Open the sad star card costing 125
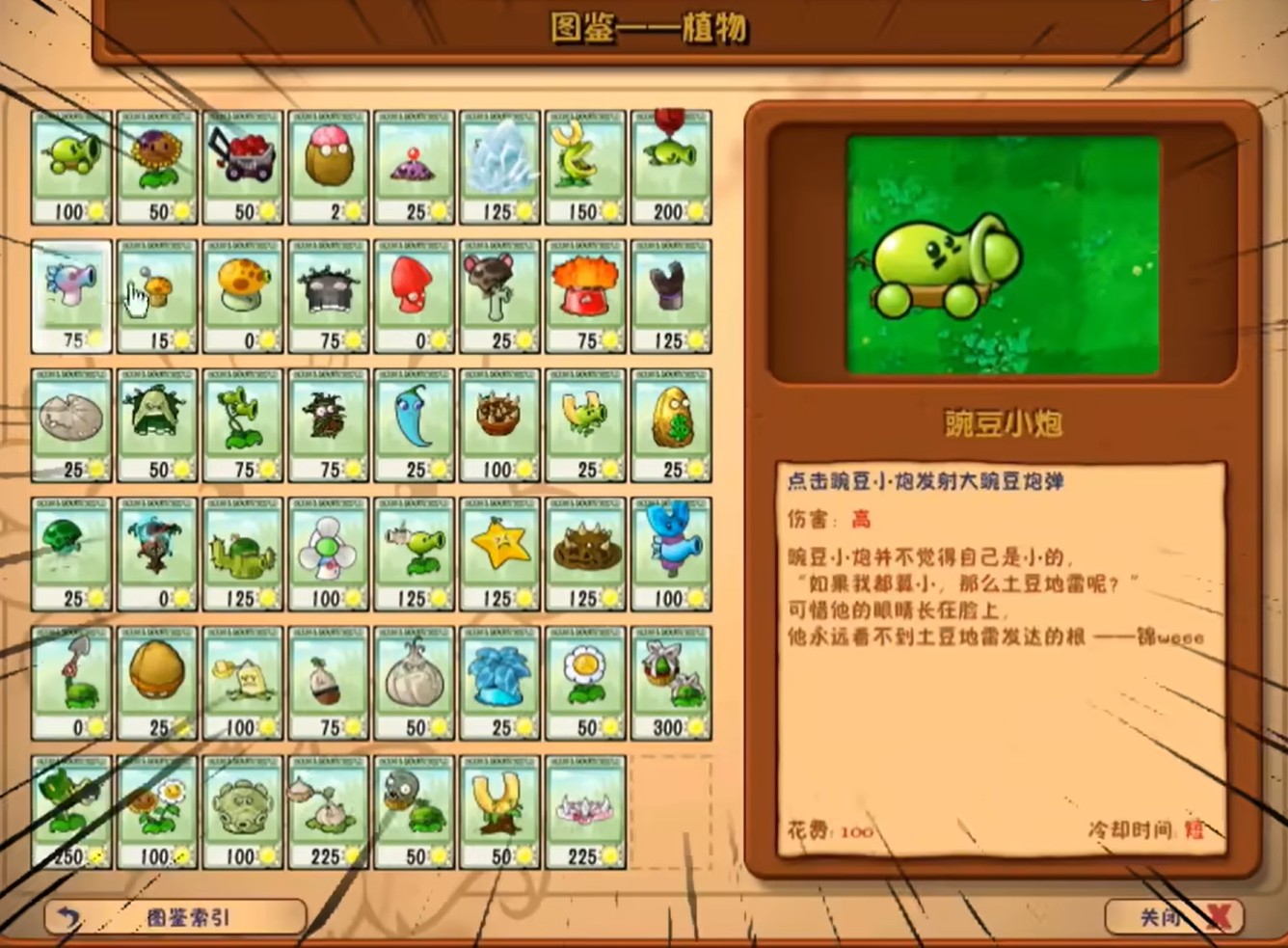 pyautogui.click(x=499, y=553)
